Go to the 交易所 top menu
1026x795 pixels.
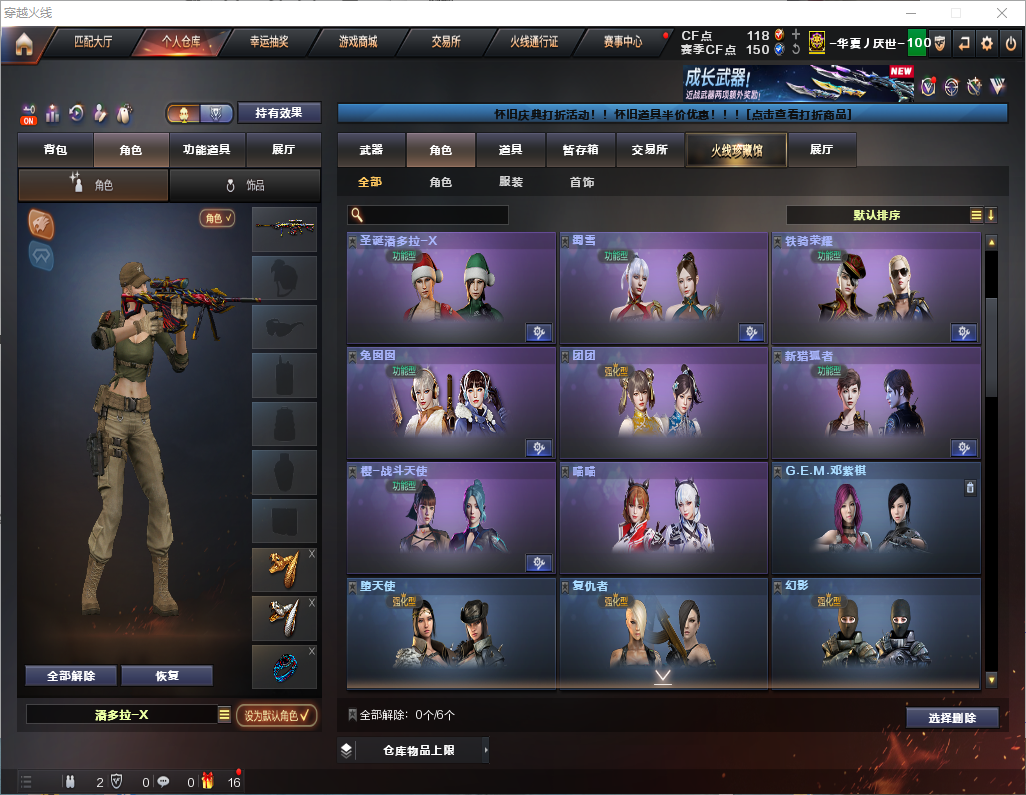tap(446, 42)
